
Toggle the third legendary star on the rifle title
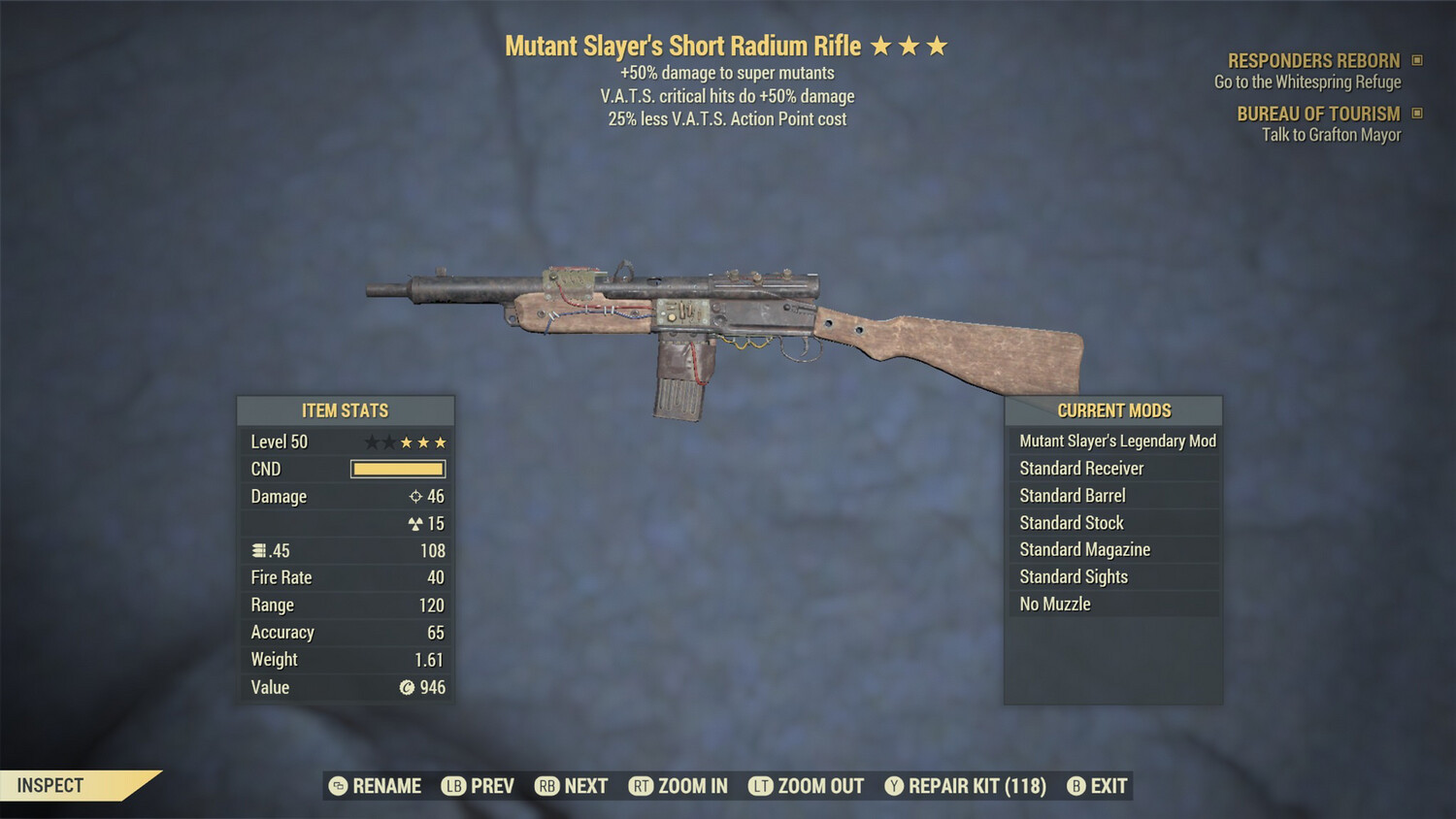point(936,44)
